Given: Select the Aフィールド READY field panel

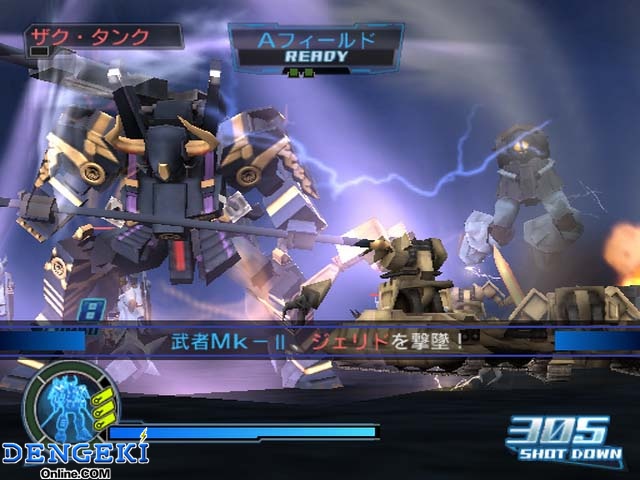Looking at the screenshot, I should [316, 47].
